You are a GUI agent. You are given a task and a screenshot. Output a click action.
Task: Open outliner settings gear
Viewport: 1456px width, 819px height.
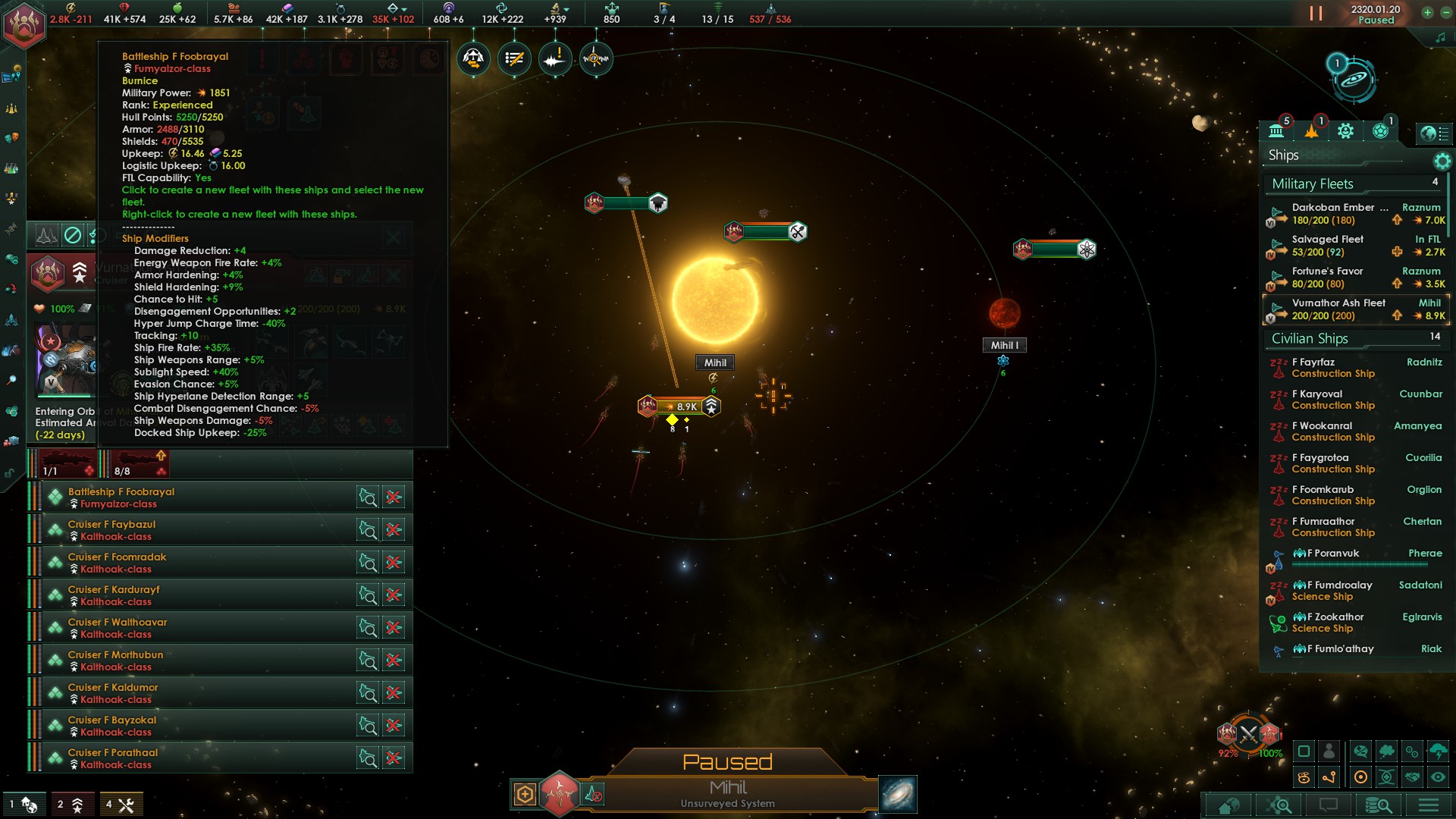click(1442, 161)
